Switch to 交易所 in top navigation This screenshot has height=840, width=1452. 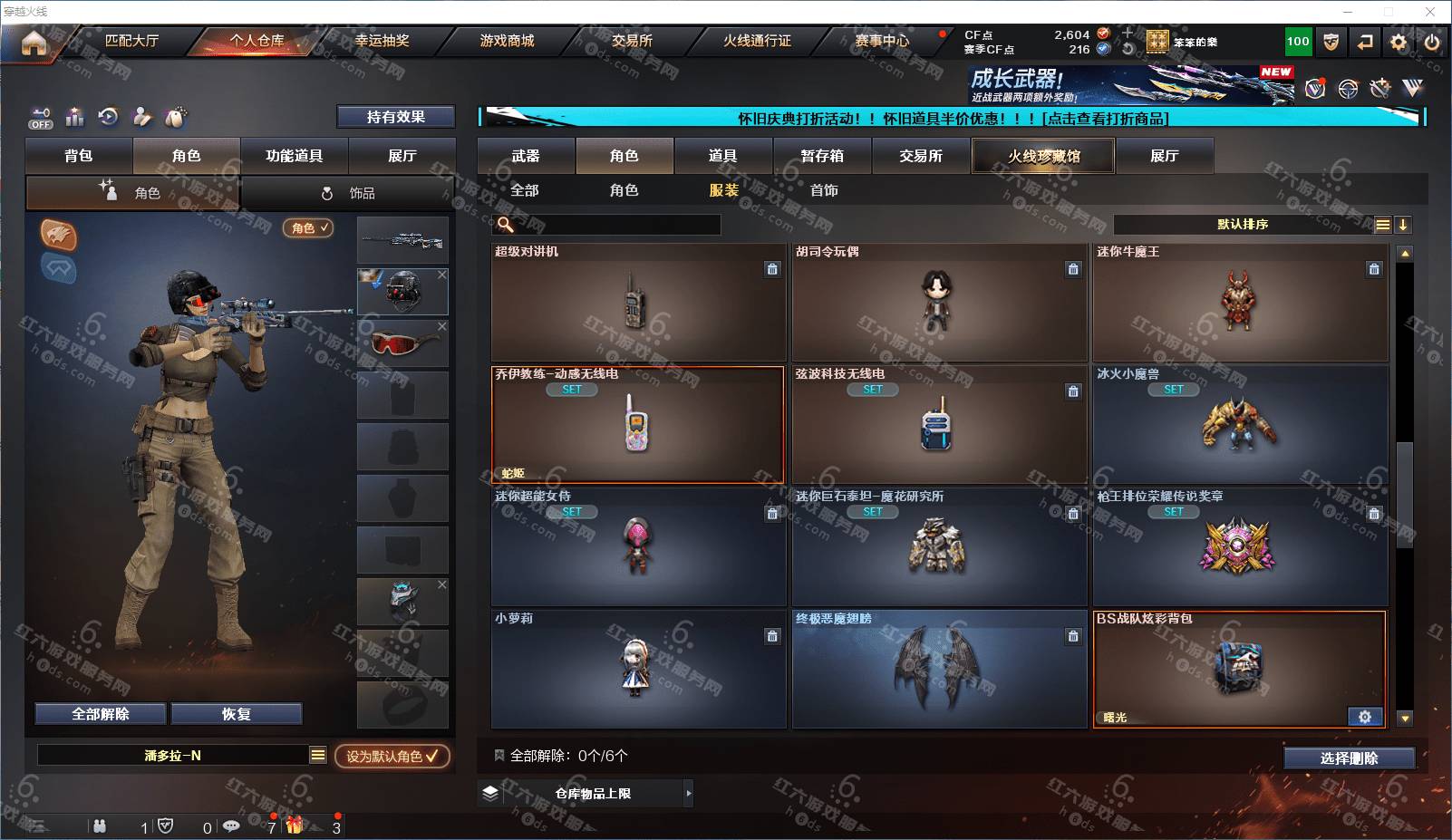pyautogui.click(x=632, y=41)
